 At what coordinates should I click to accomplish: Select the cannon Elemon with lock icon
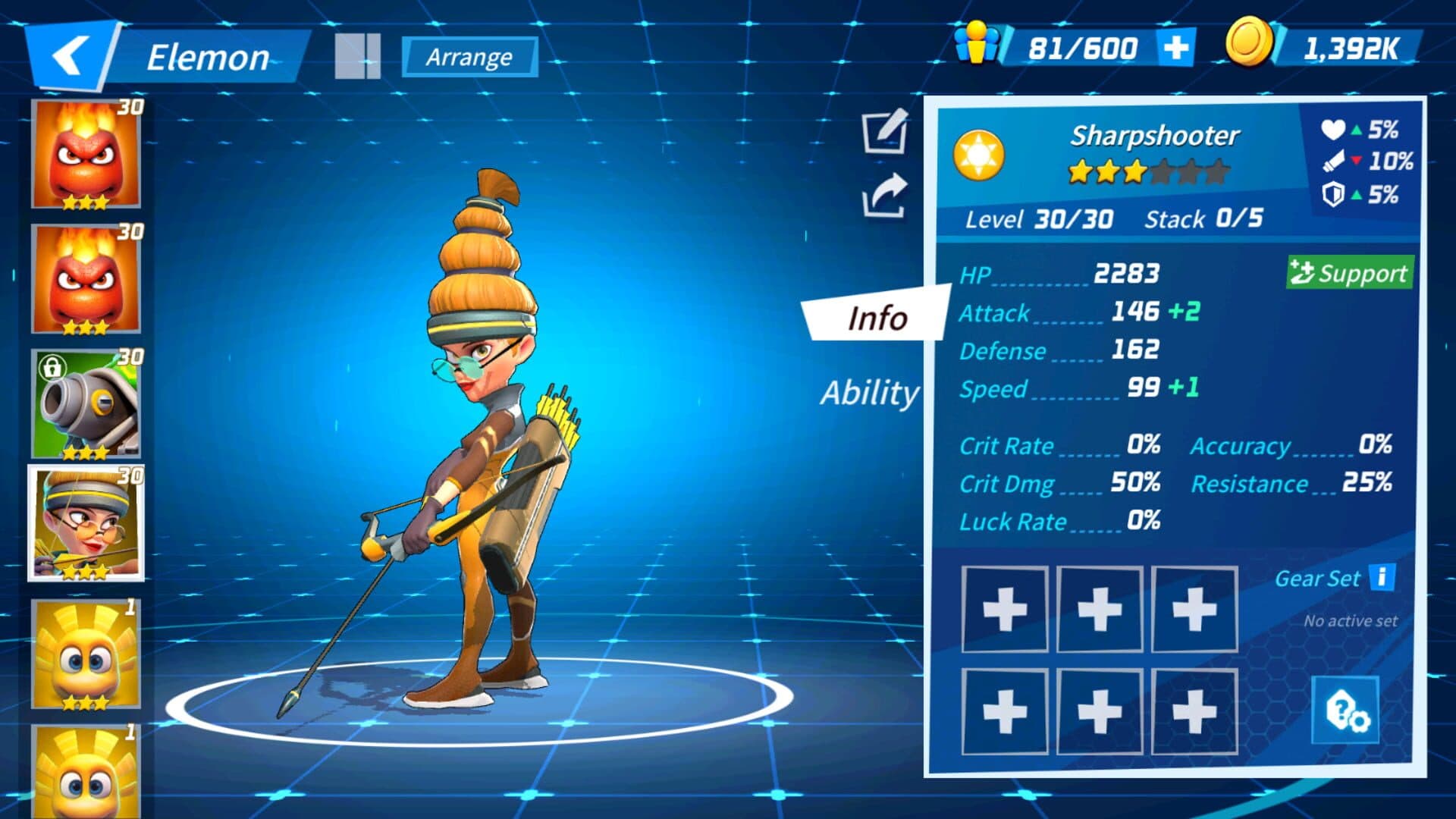tap(86, 405)
